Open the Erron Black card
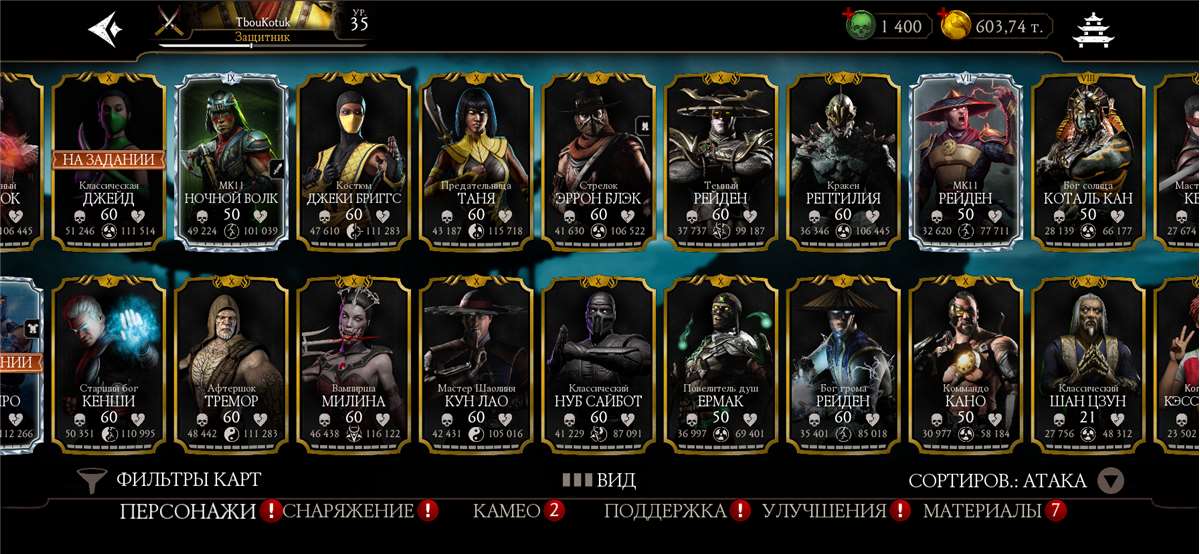This screenshot has height=554, width=1200. (x=598, y=160)
